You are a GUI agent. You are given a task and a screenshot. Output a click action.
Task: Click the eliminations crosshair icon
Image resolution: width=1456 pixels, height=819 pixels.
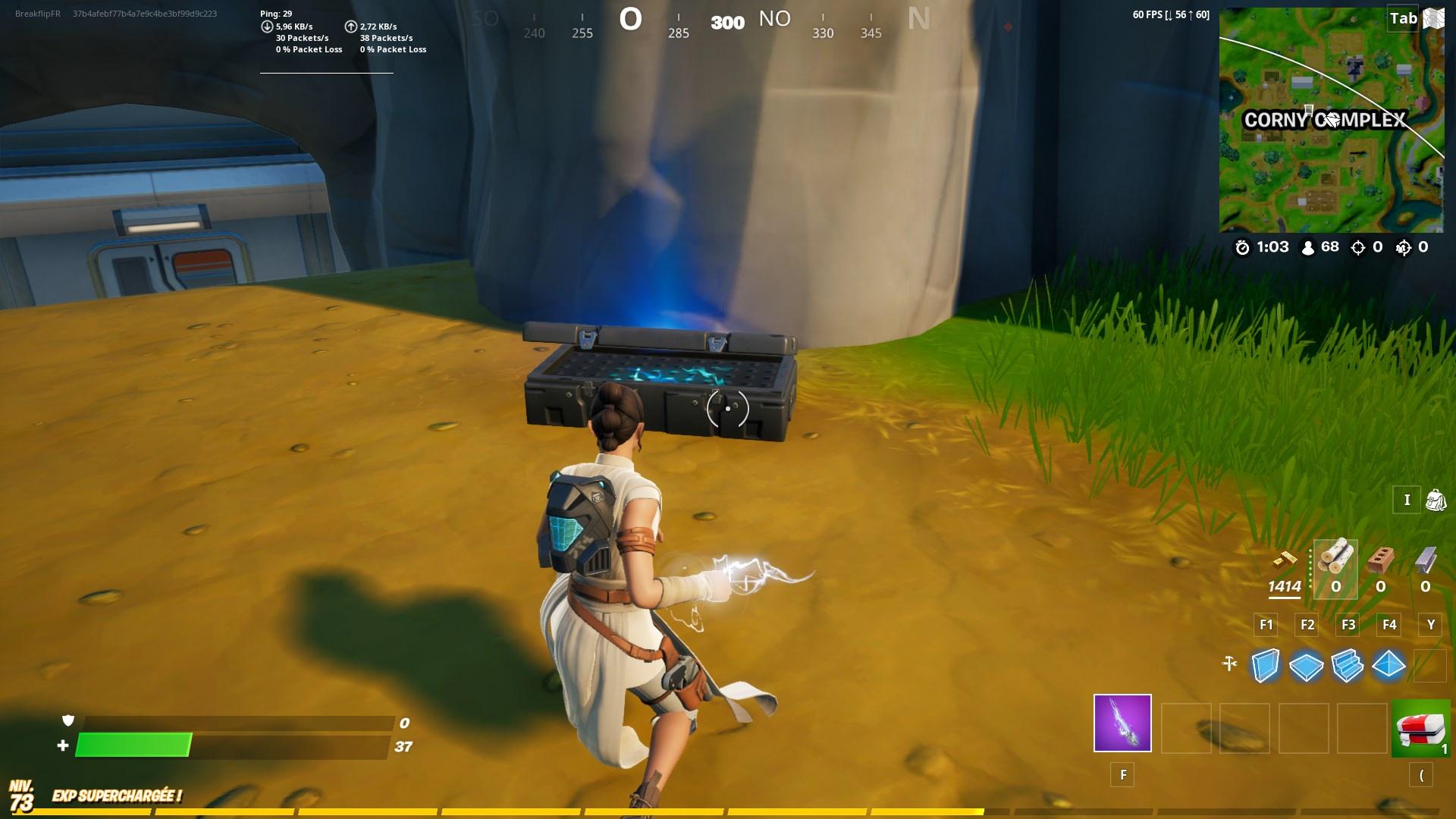[x=1359, y=246]
